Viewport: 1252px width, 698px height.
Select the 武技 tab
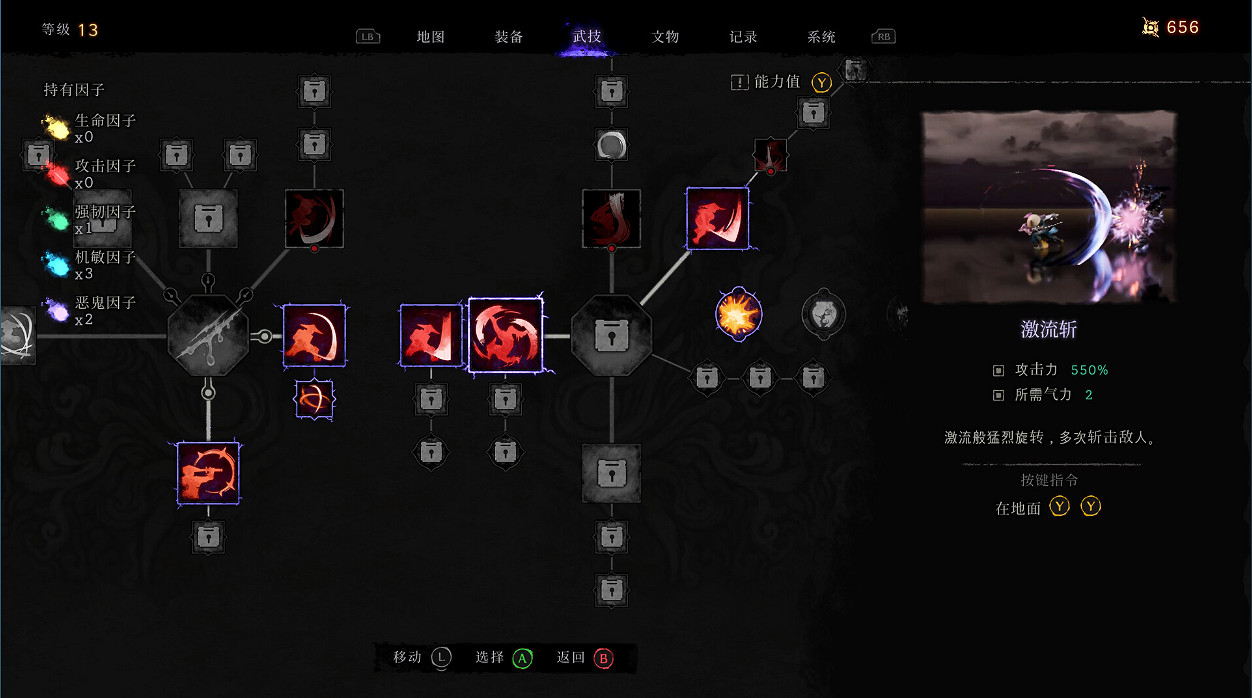point(587,37)
